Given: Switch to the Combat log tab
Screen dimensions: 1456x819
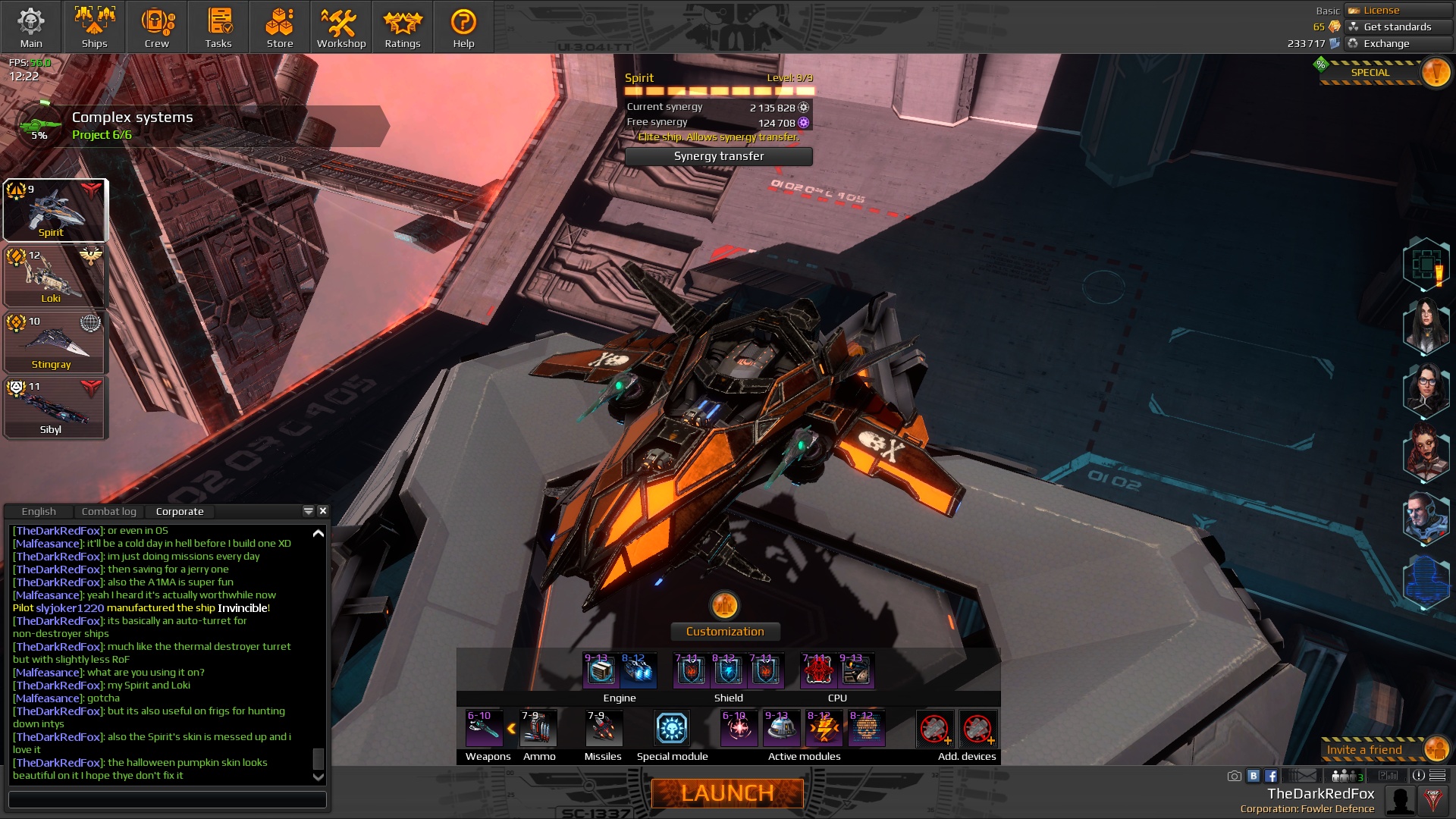Looking at the screenshot, I should pyautogui.click(x=109, y=511).
